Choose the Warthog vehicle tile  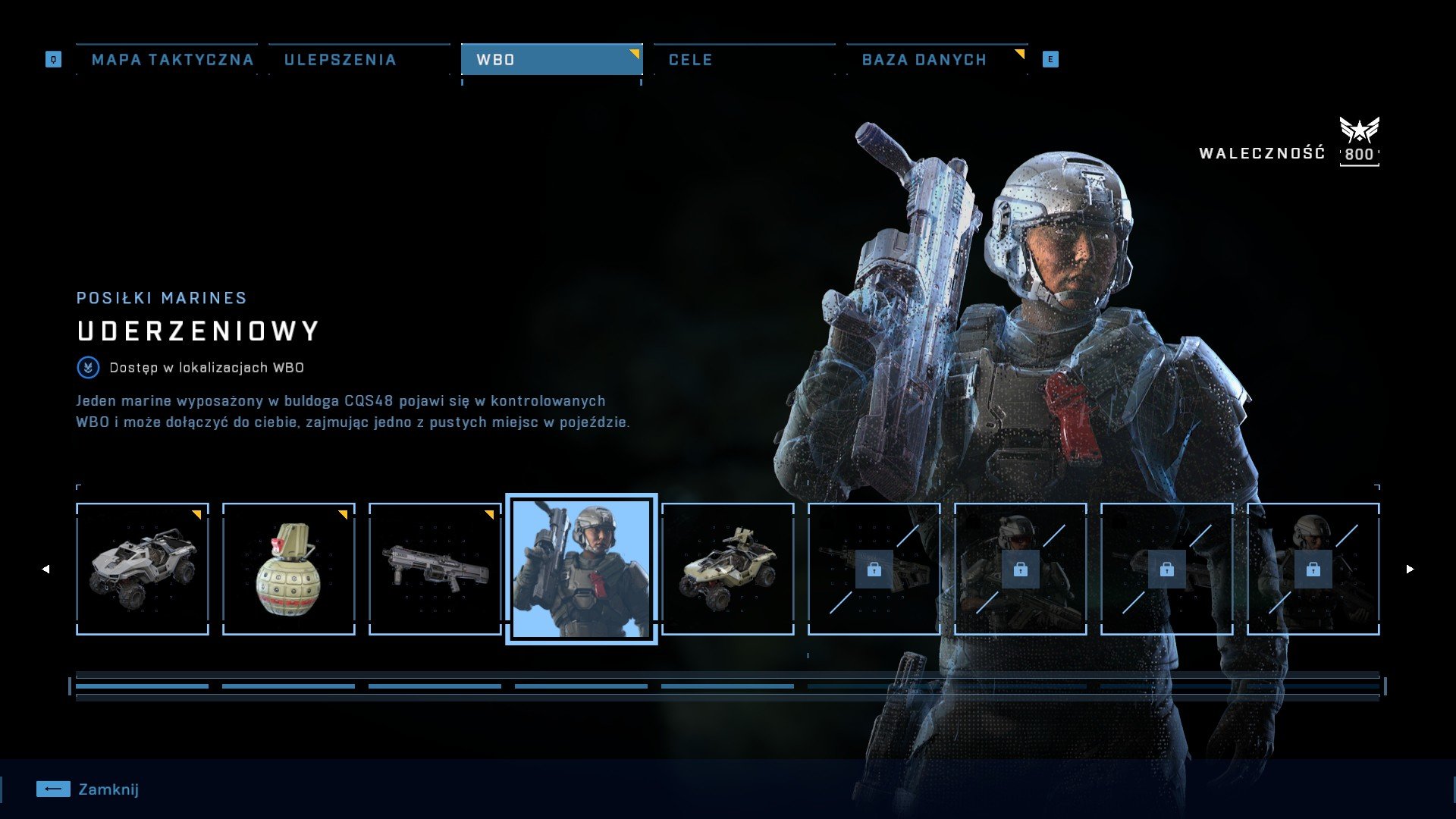(x=728, y=569)
